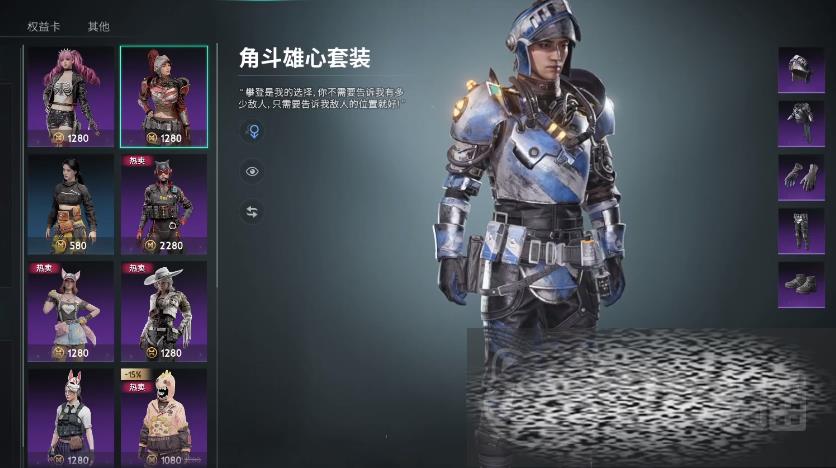This screenshot has height=468, width=836.
Task: Select the 580-coin black-haired outfit
Action: point(71,204)
